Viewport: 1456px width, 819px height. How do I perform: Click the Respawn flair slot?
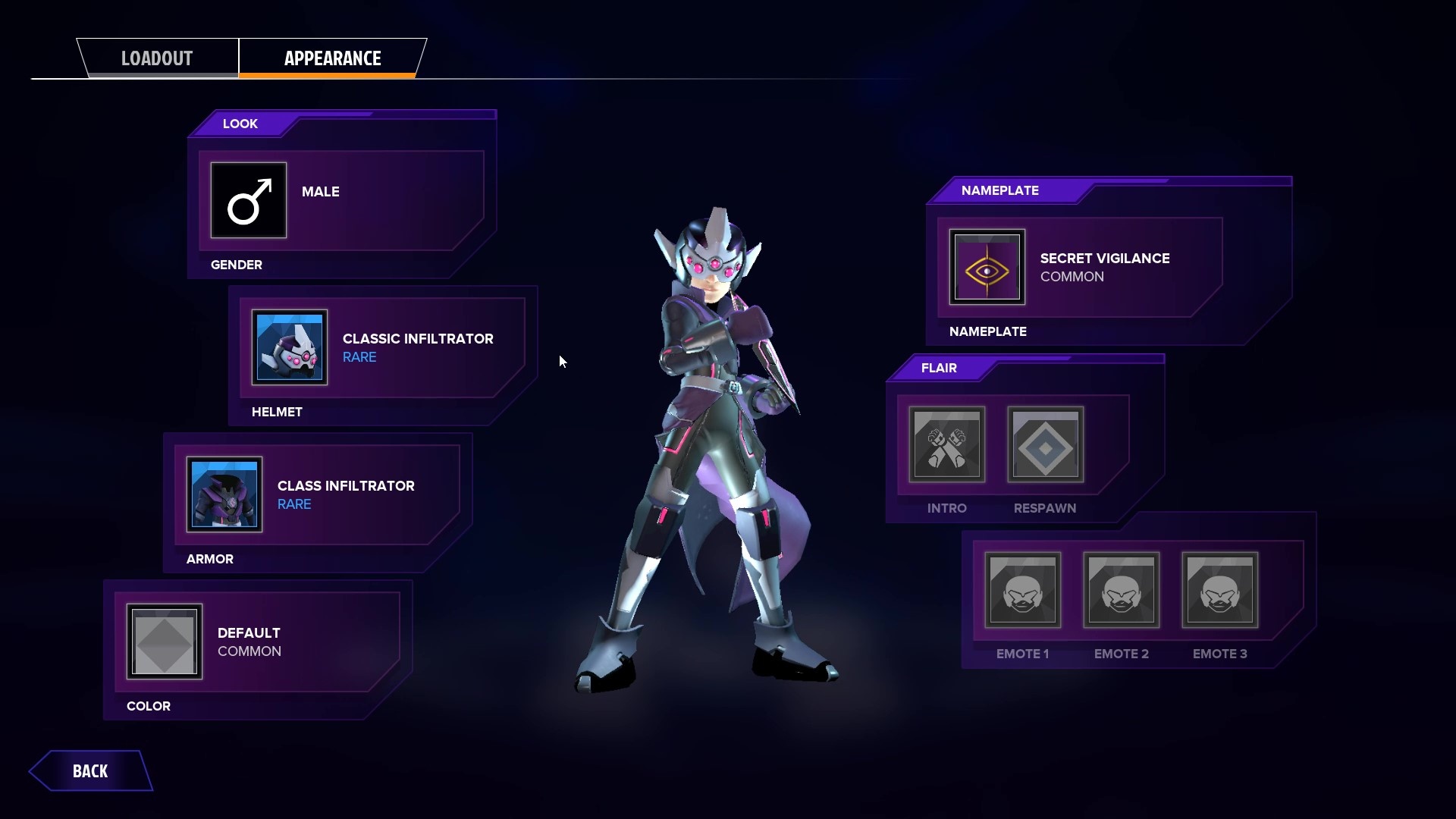(1045, 444)
